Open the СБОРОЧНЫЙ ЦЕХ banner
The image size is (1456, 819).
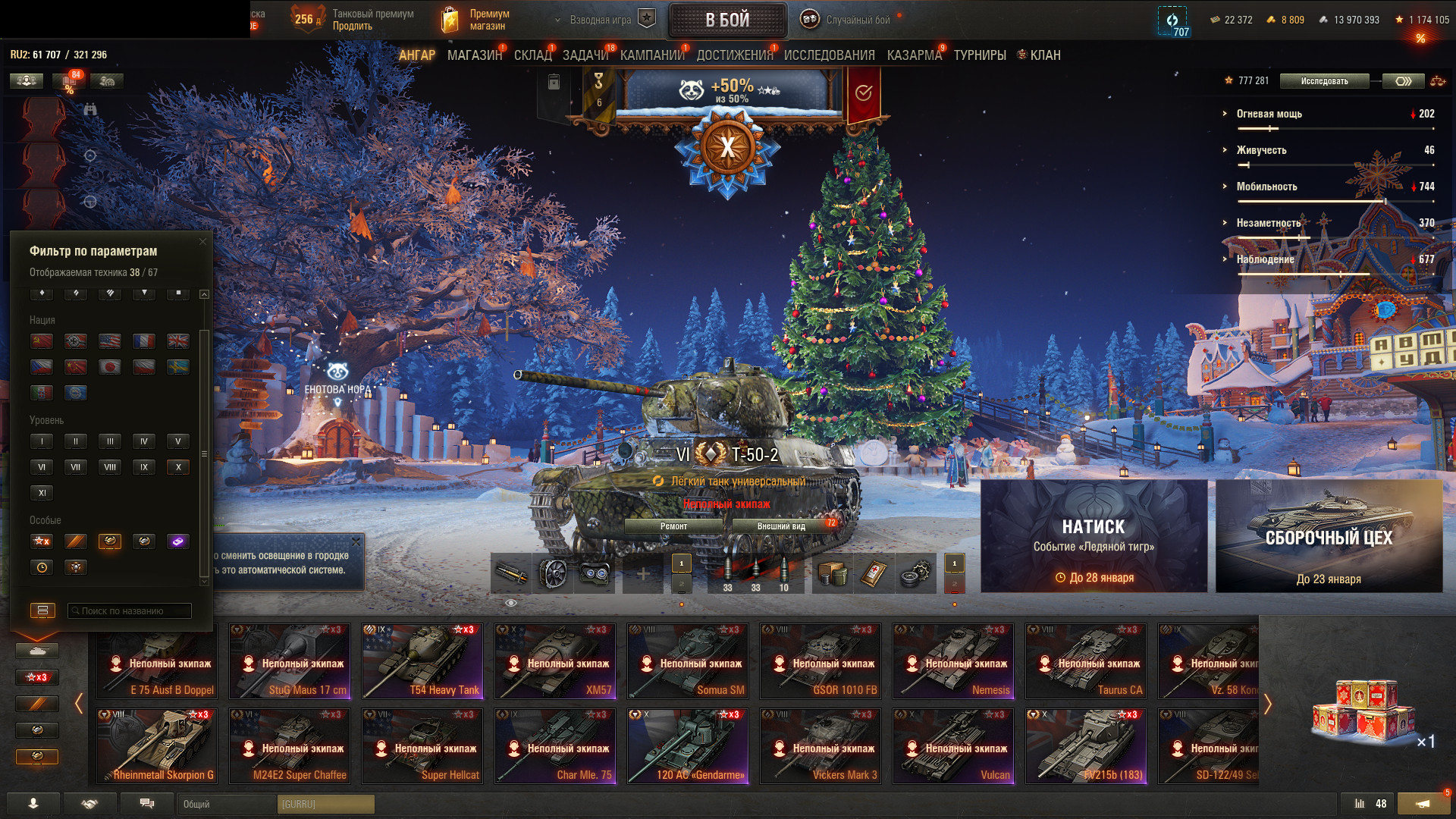[x=1329, y=536]
